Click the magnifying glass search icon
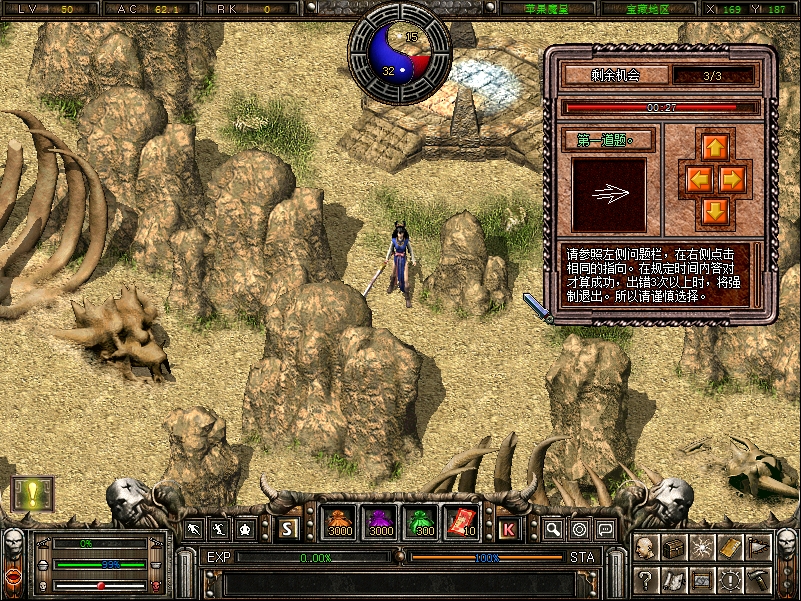Image resolution: width=801 pixels, height=601 pixels. (x=553, y=528)
